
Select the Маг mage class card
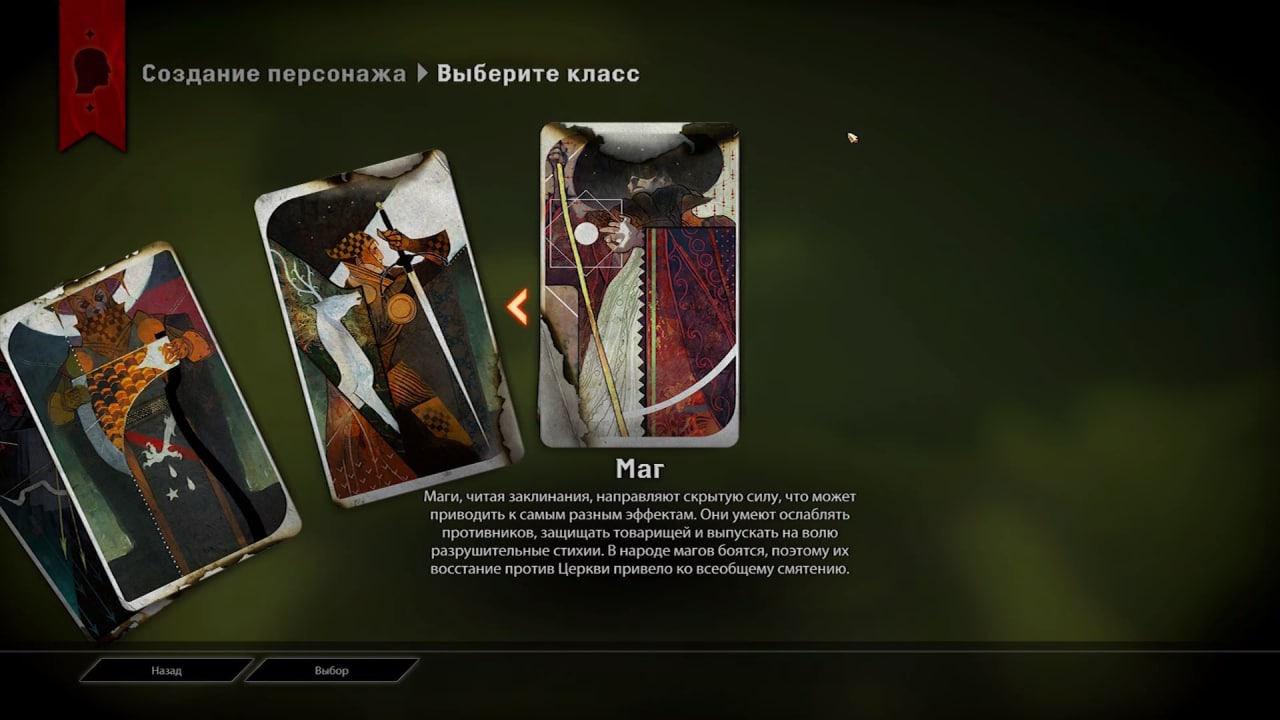pos(639,285)
